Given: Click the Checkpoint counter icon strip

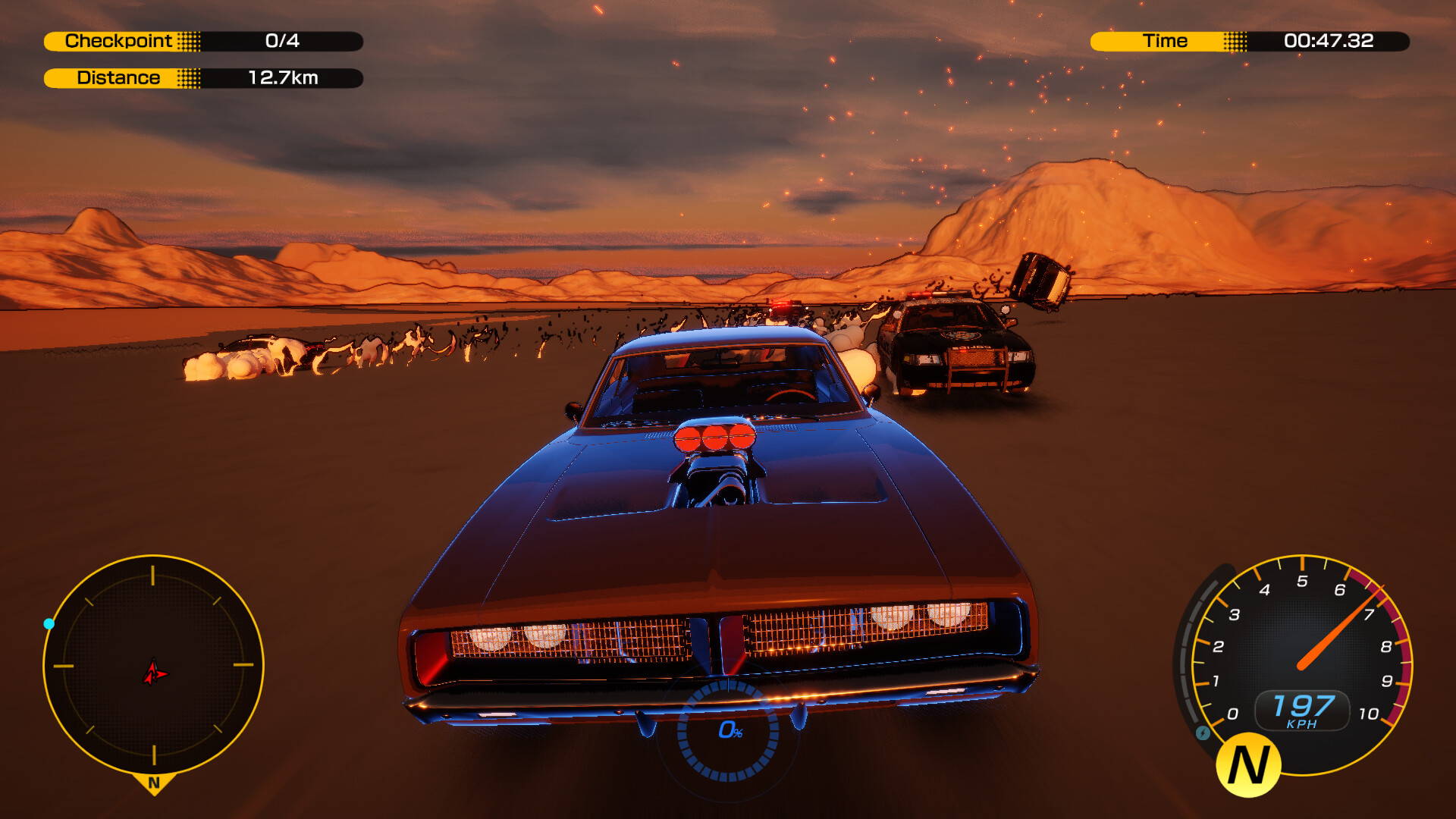Looking at the screenshot, I should (191, 42).
